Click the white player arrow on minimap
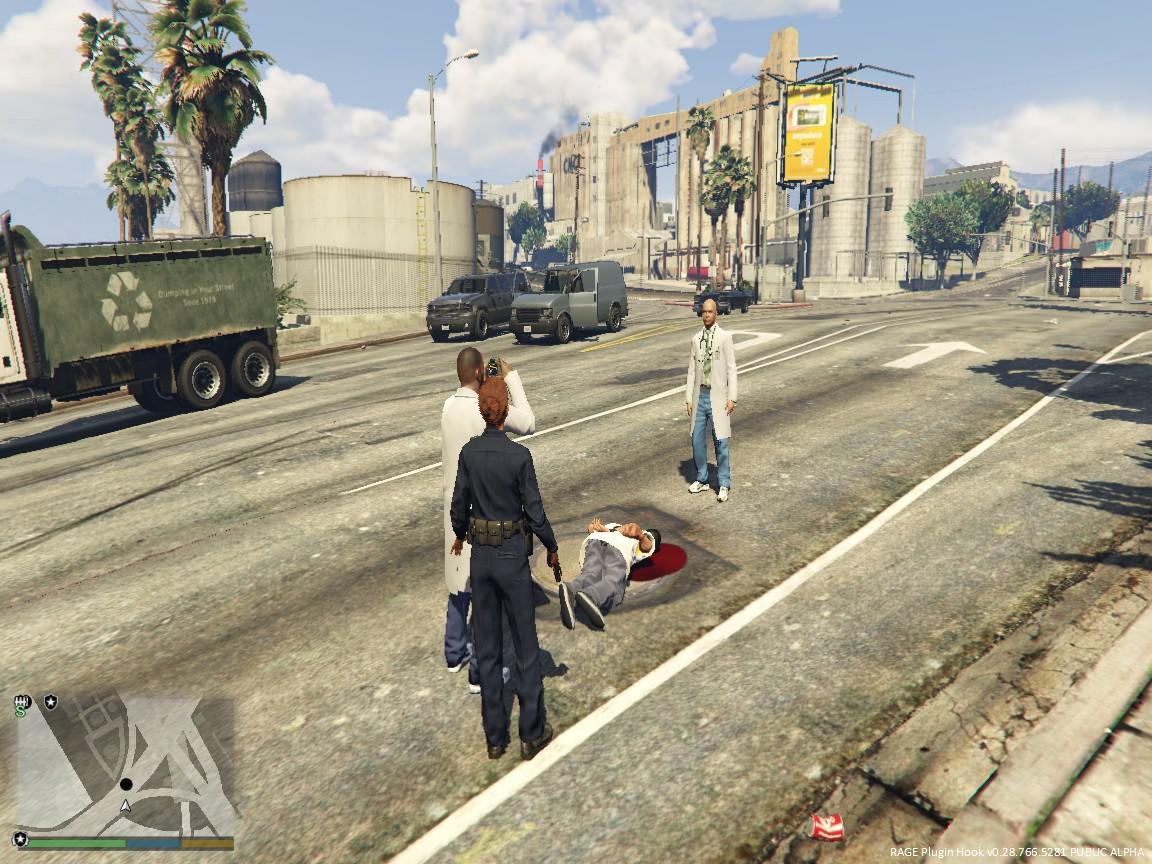This screenshot has width=1152, height=864. [125, 804]
